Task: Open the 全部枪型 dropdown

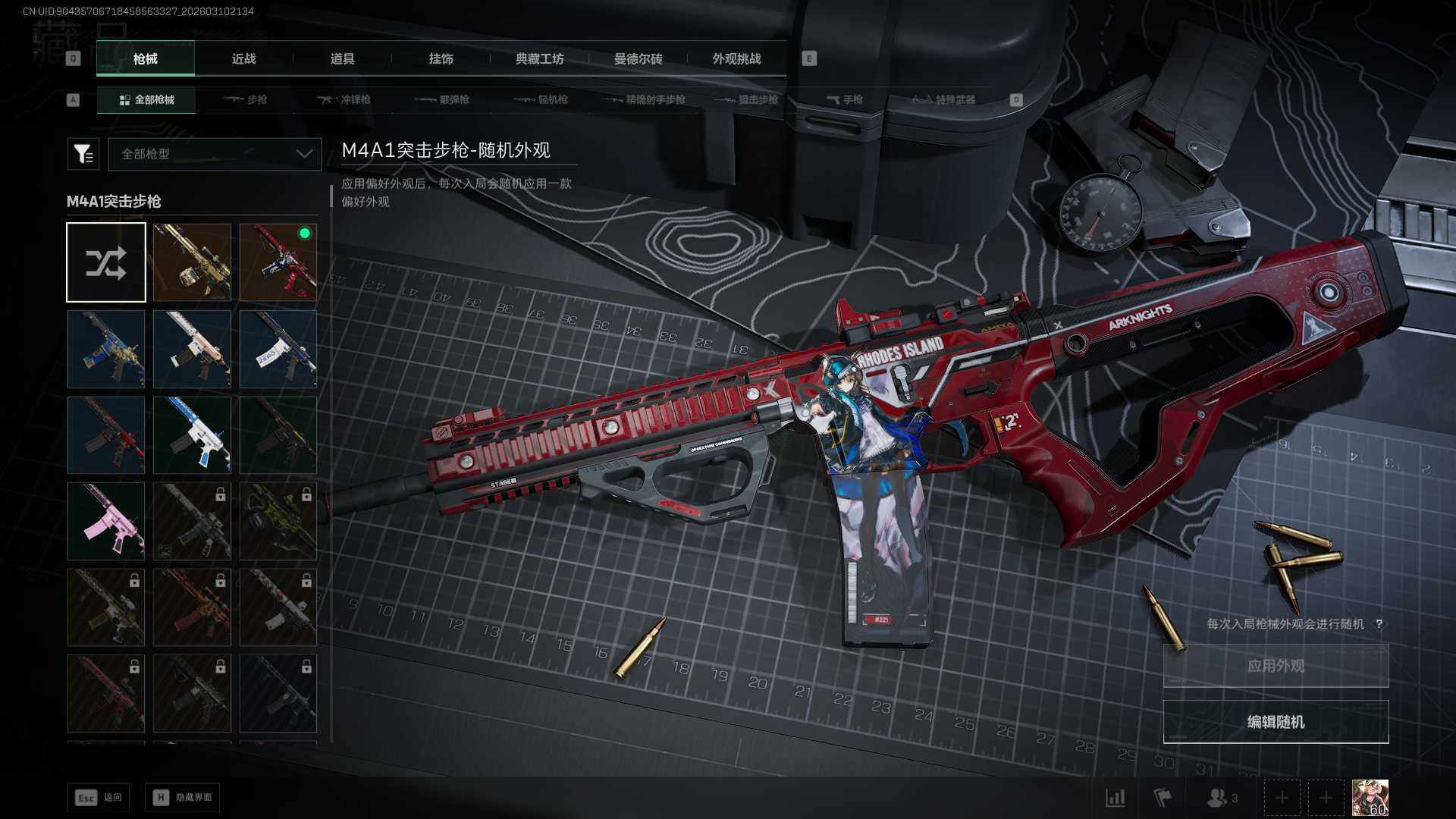Action: click(x=215, y=154)
